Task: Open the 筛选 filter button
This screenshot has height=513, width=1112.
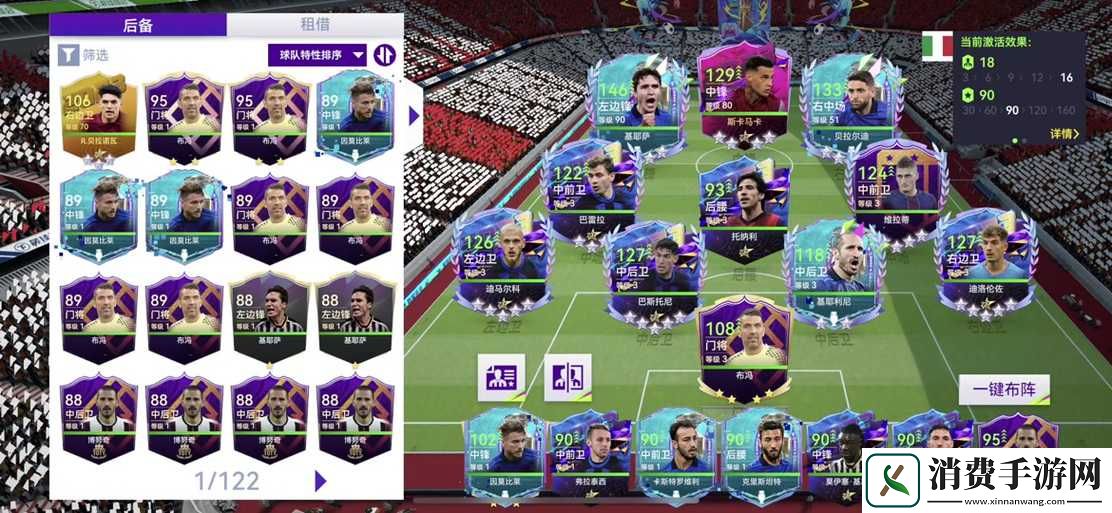Action: (x=84, y=55)
